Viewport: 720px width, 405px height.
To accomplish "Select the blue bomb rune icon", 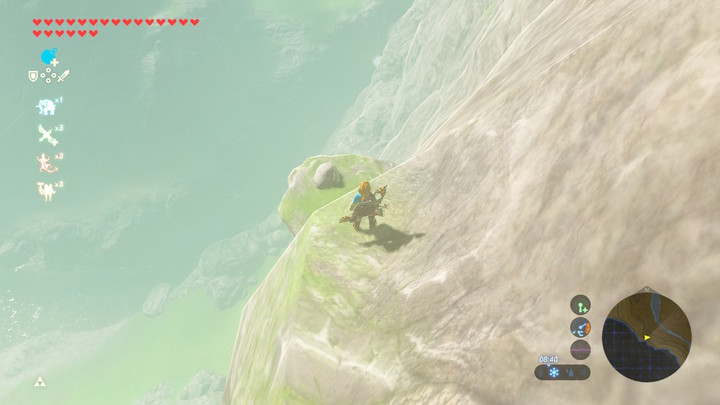I will 48,57.
